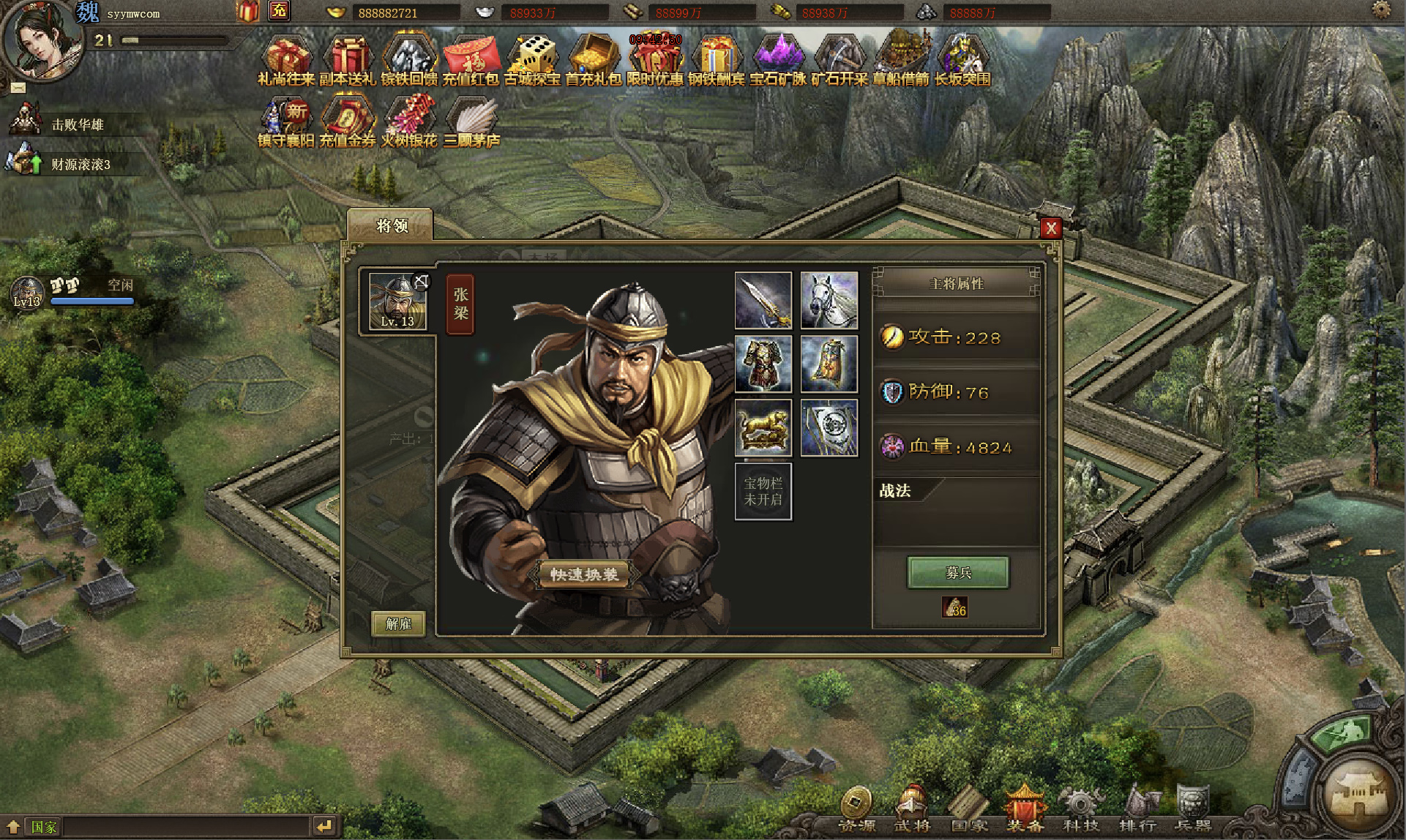Select the sword weapon equipment slot
The image size is (1406, 840).
[763, 300]
